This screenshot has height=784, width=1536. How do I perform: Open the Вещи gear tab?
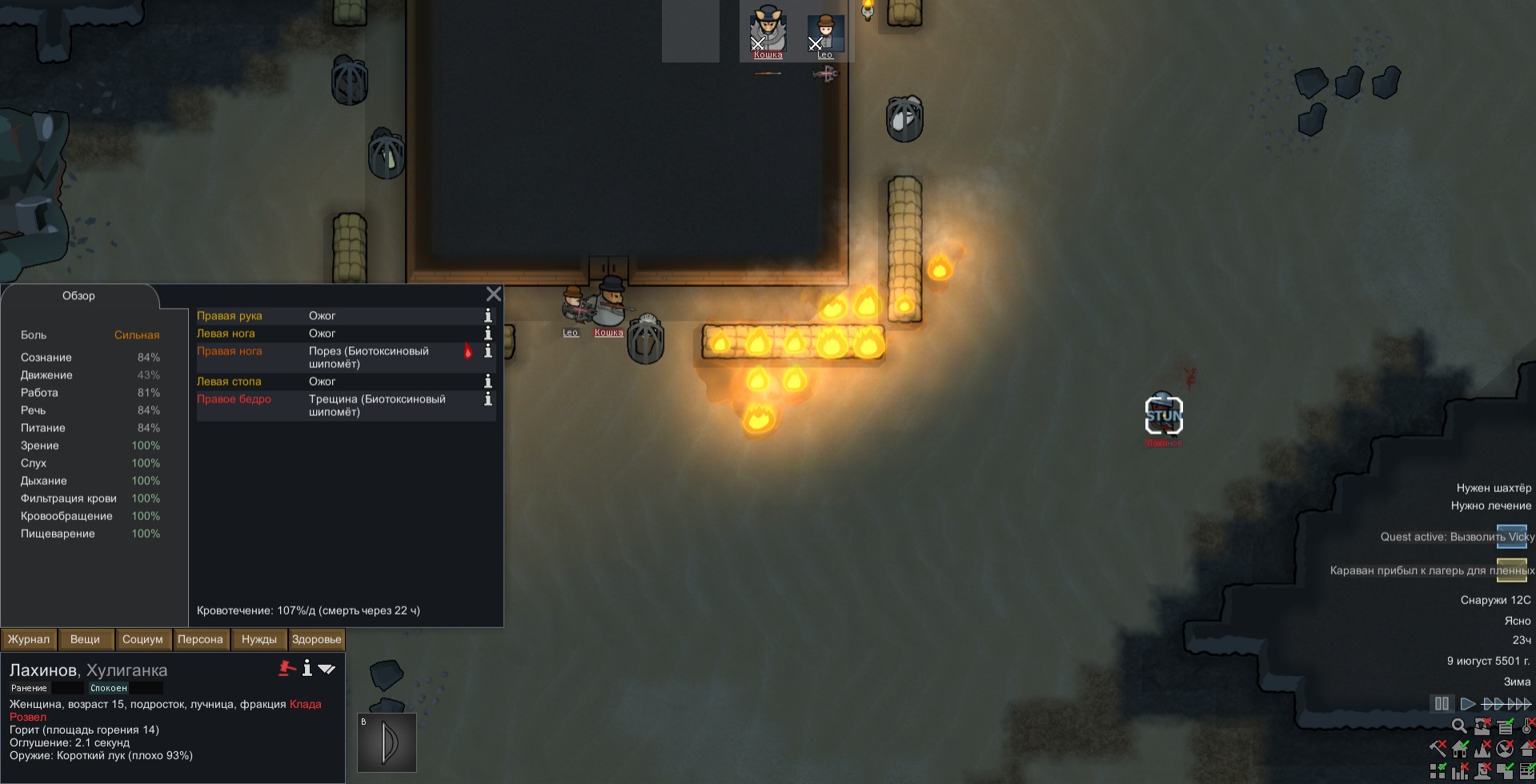coord(85,639)
